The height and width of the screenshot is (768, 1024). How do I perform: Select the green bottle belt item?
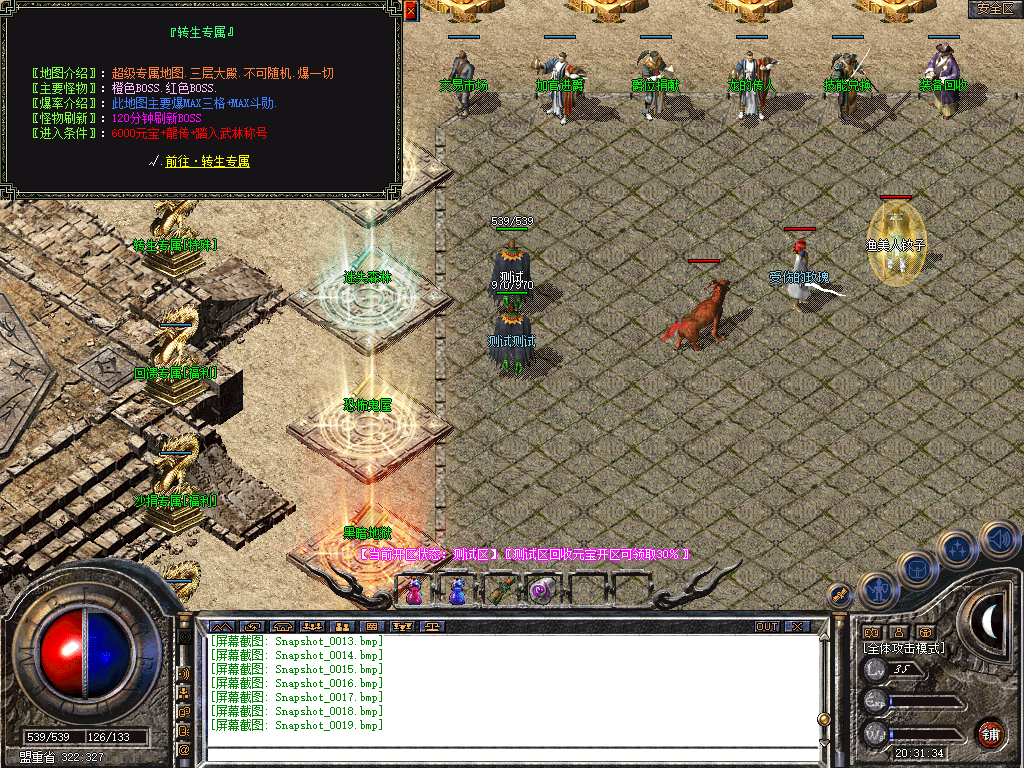coord(499,591)
